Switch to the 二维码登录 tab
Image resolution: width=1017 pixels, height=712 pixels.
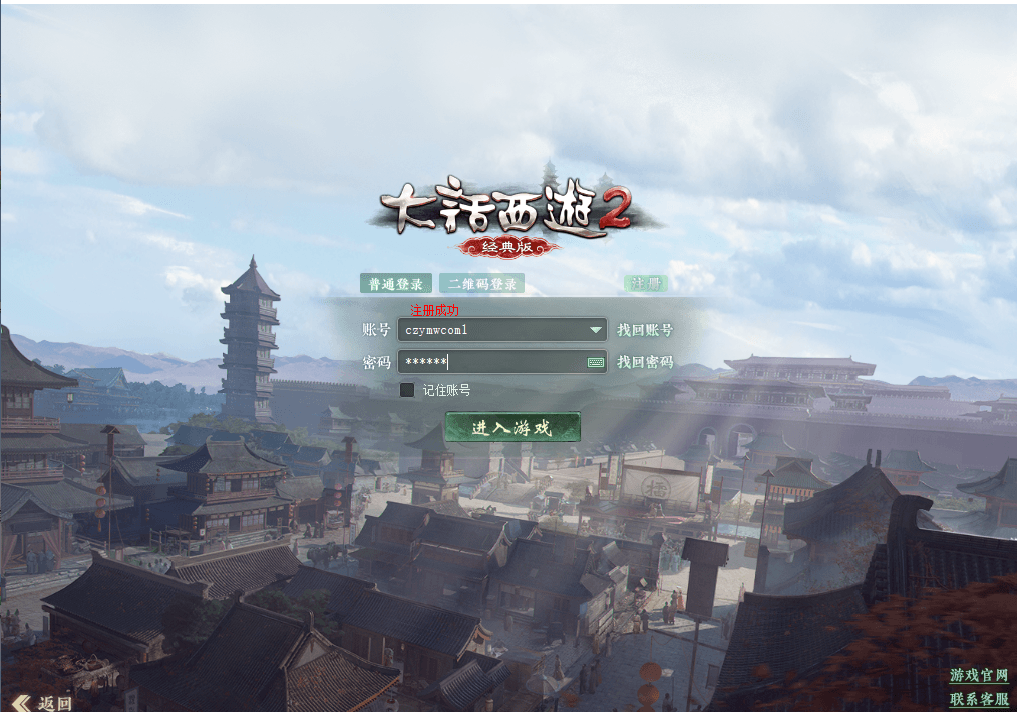[x=482, y=284]
